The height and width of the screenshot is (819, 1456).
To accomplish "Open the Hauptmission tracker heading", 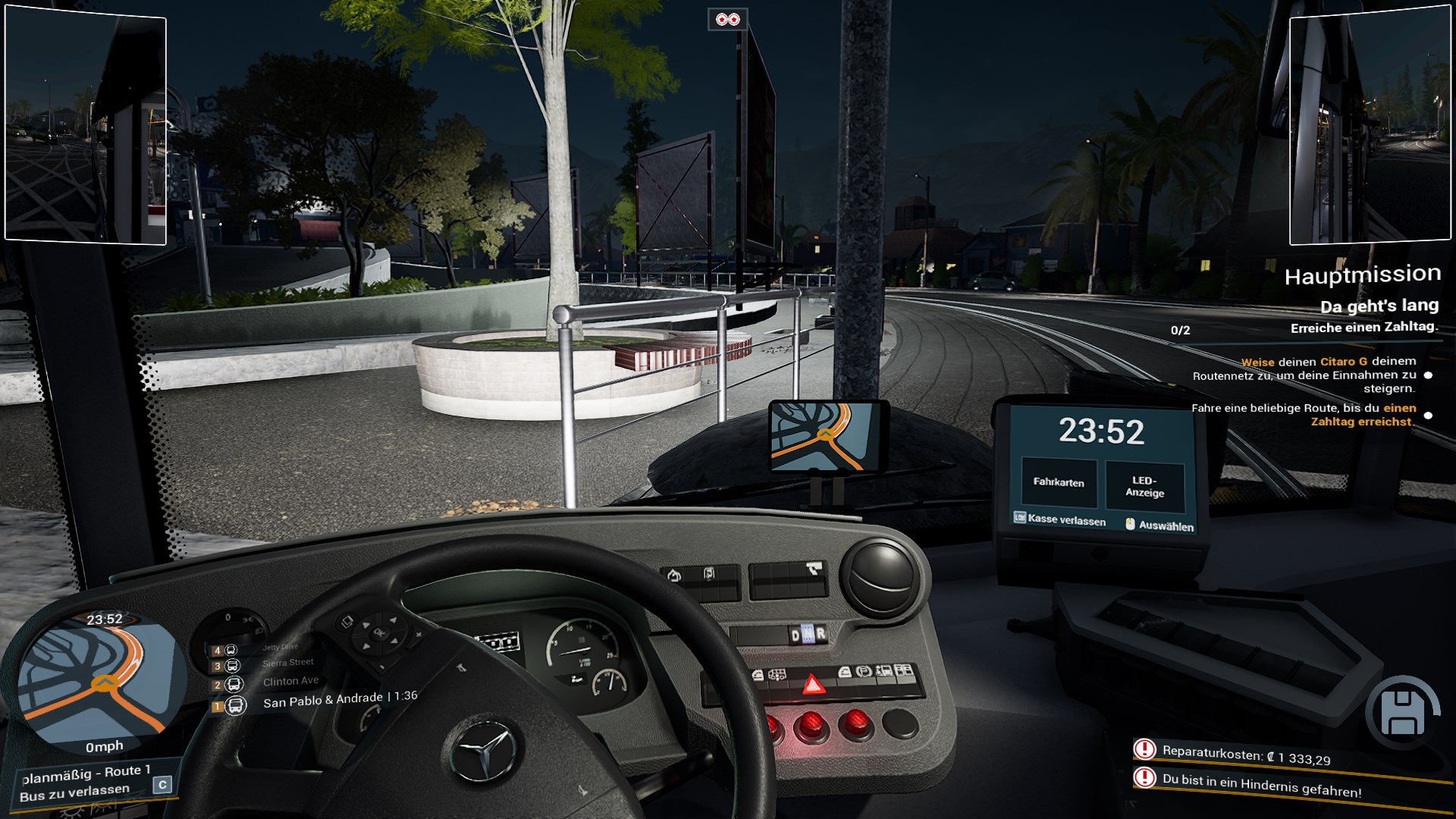I will (x=1362, y=275).
